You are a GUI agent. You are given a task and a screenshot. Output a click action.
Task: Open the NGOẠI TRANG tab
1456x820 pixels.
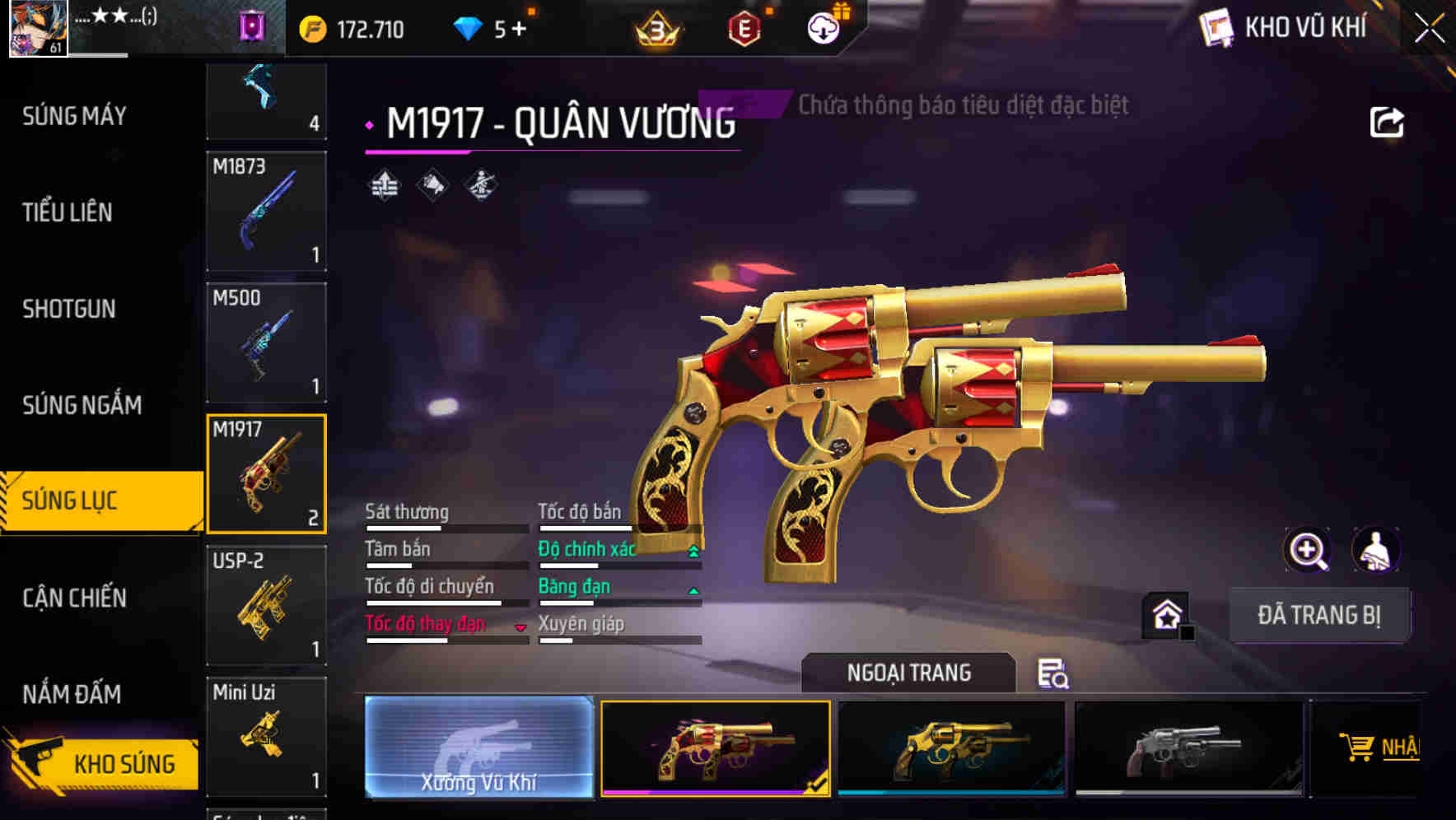point(909,672)
